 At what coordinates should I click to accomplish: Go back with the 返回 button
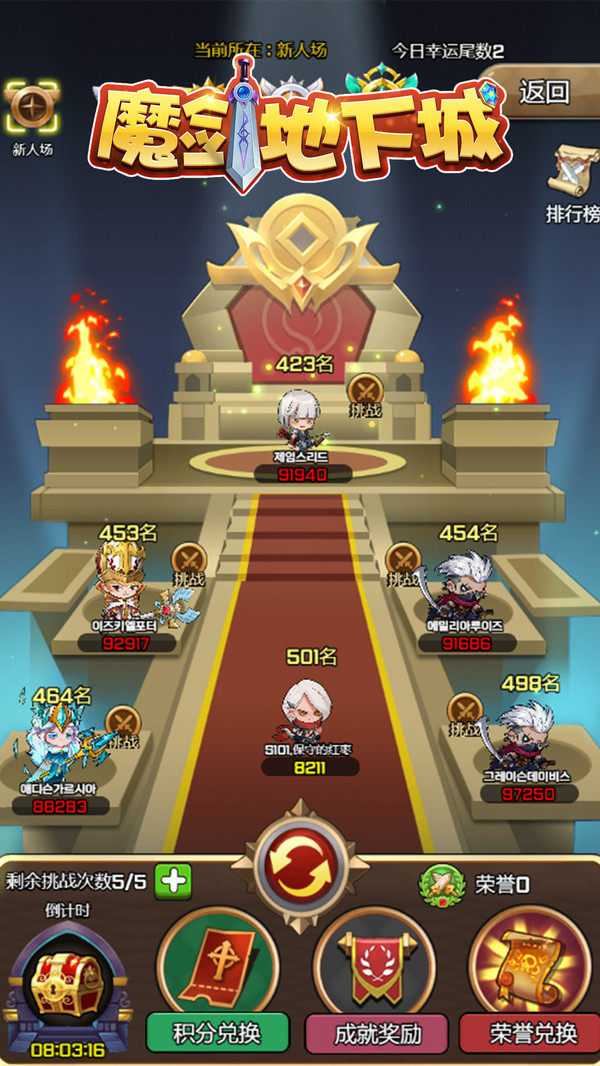pos(545,93)
